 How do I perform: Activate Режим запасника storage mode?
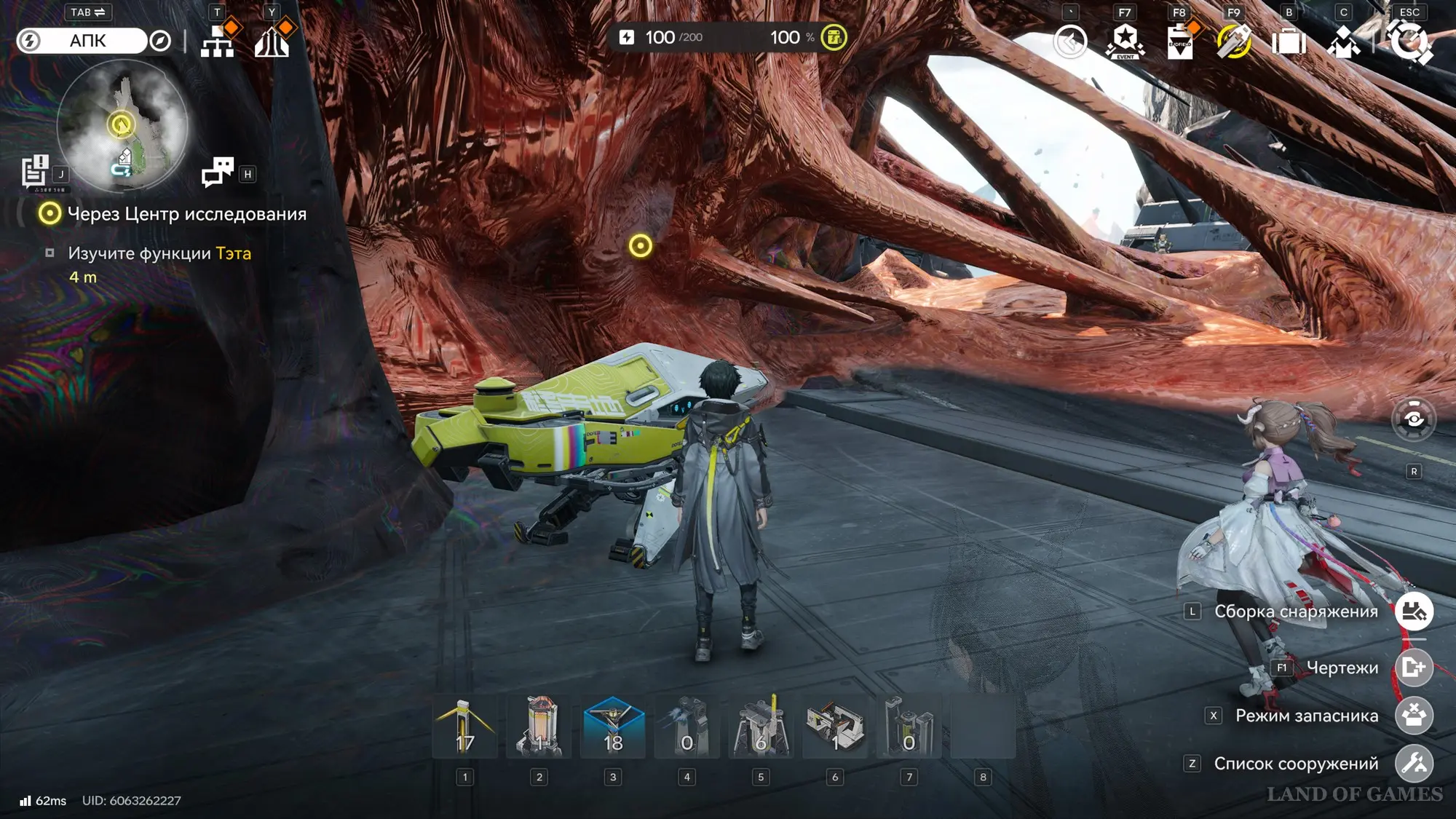(x=1414, y=716)
